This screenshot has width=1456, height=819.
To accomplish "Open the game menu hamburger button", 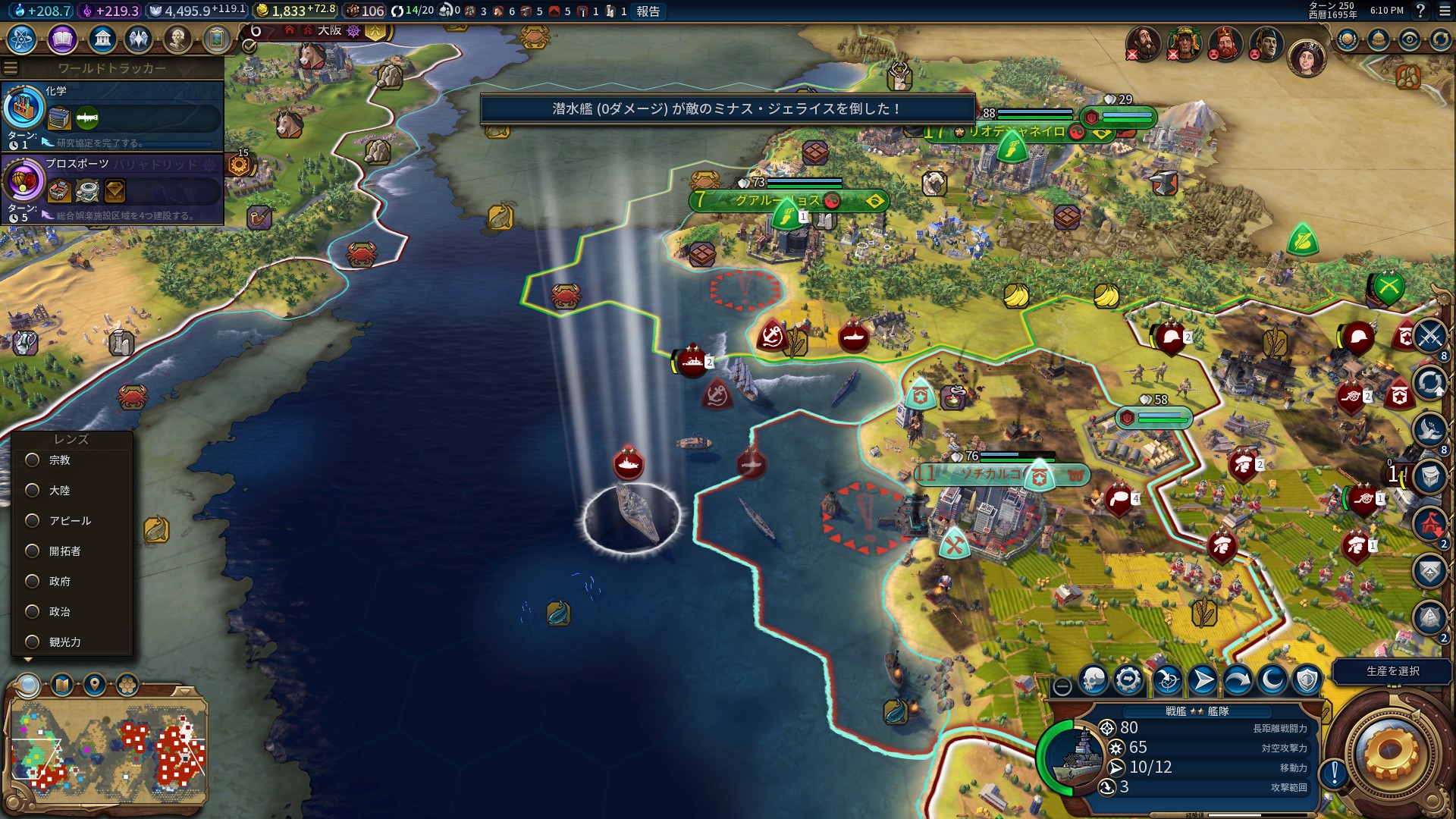I will pos(1444,11).
